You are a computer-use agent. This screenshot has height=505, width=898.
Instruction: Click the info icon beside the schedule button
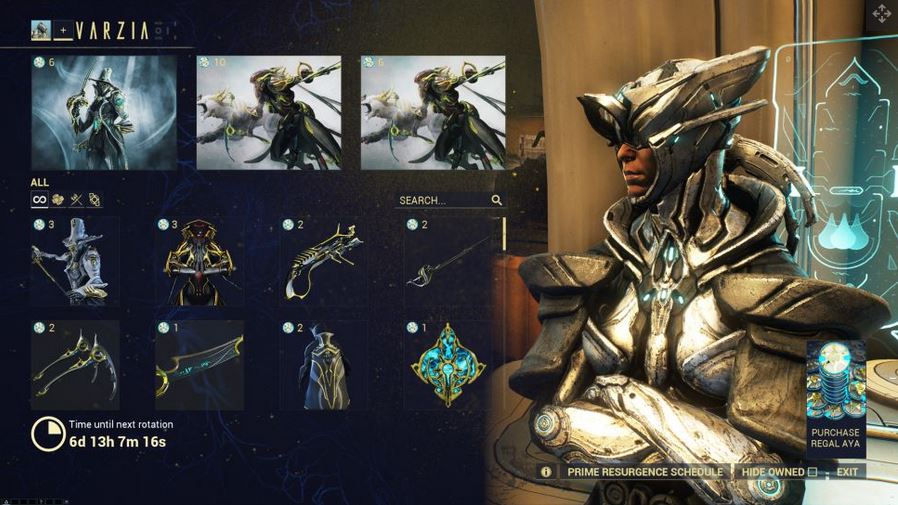pos(546,471)
